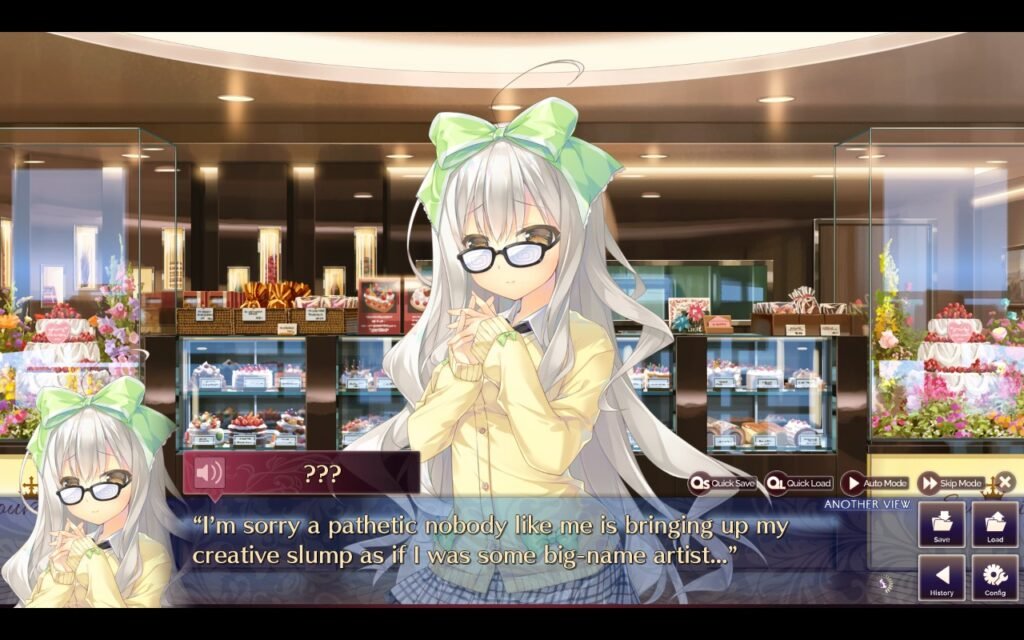
Task: Open the Load menu
Action: [x=994, y=525]
